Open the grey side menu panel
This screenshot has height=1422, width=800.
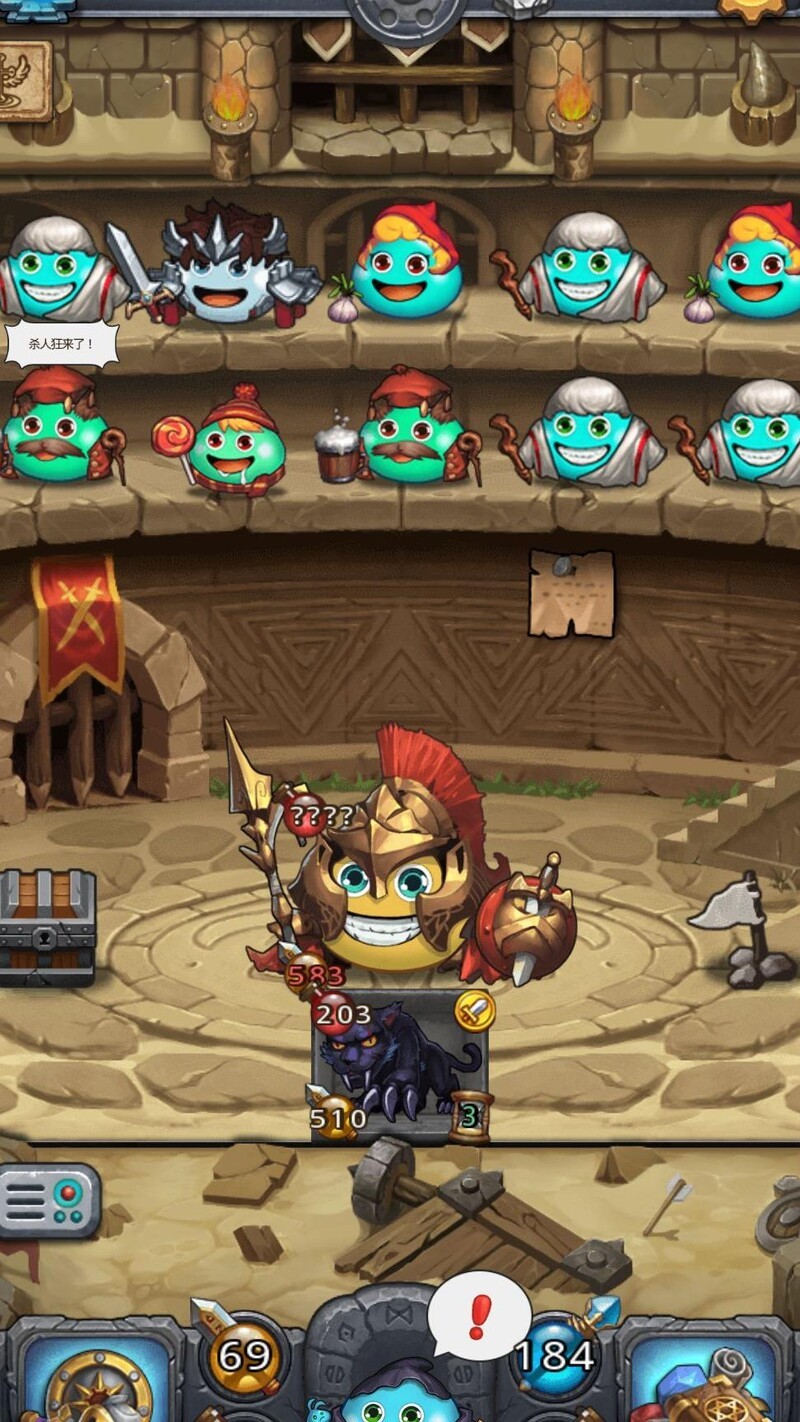pyautogui.click(x=48, y=1200)
